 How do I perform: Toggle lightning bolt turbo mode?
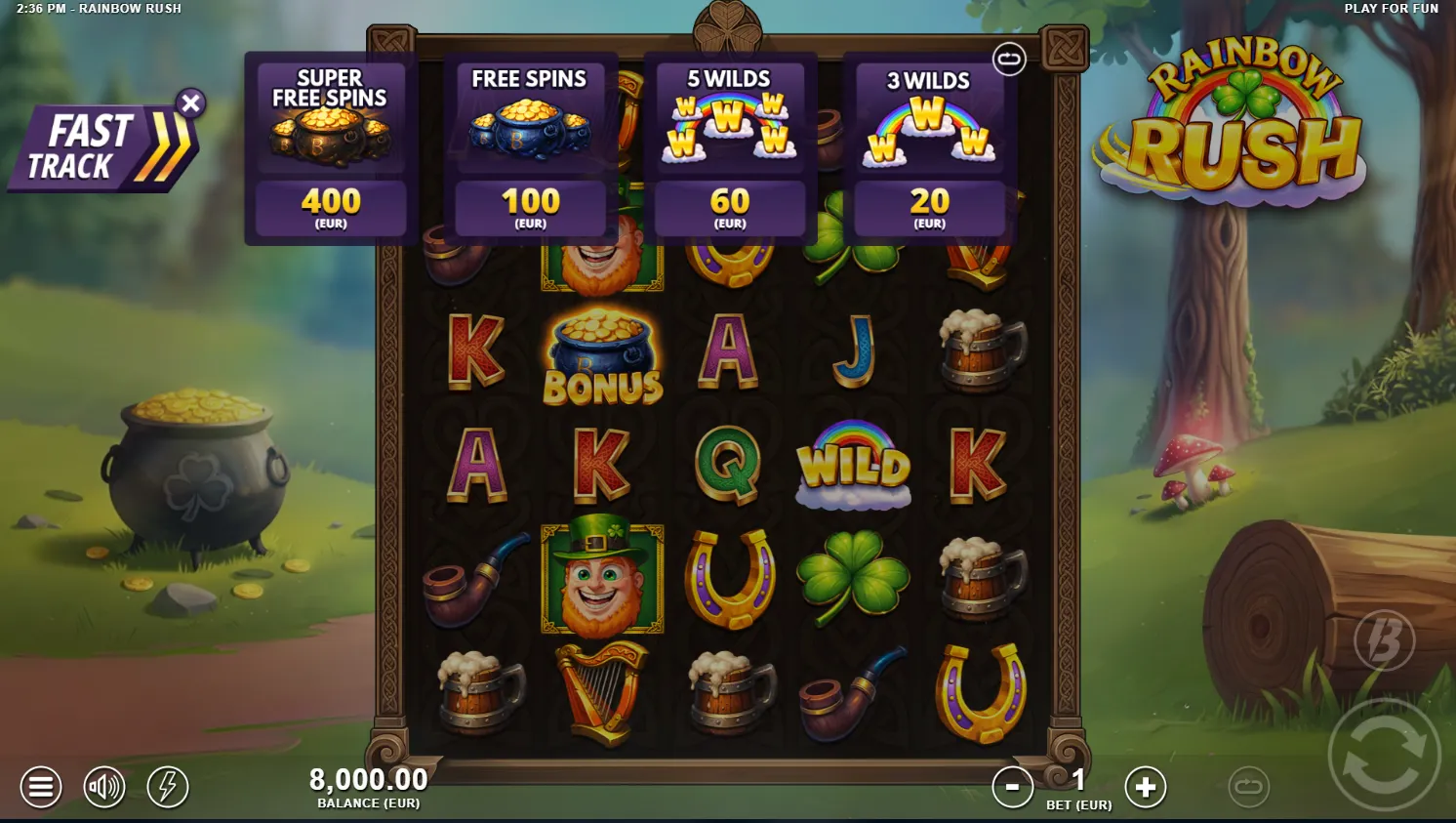click(x=168, y=787)
